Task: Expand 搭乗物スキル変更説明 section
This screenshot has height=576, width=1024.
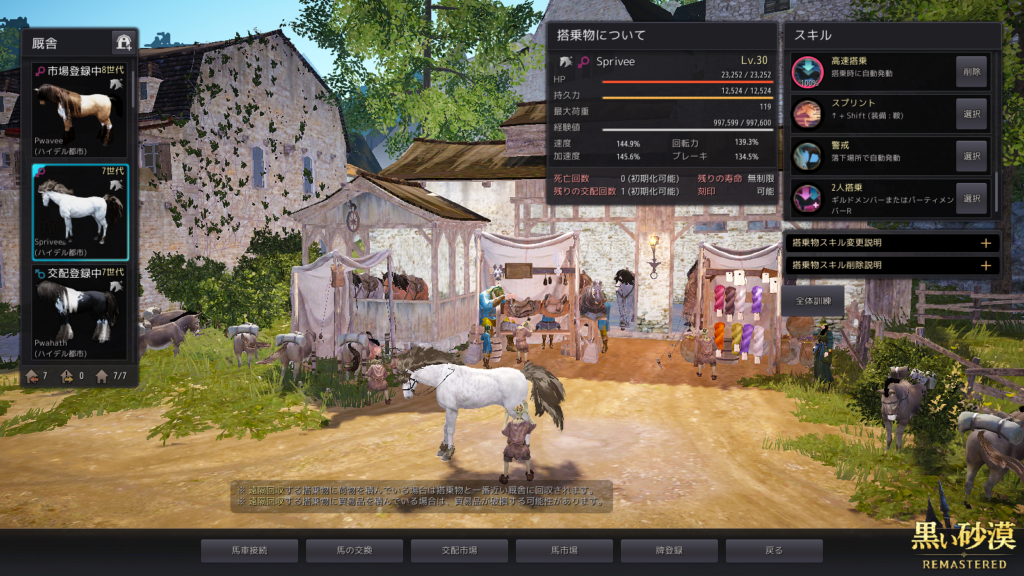Action: pyautogui.click(x=986, y=243)
